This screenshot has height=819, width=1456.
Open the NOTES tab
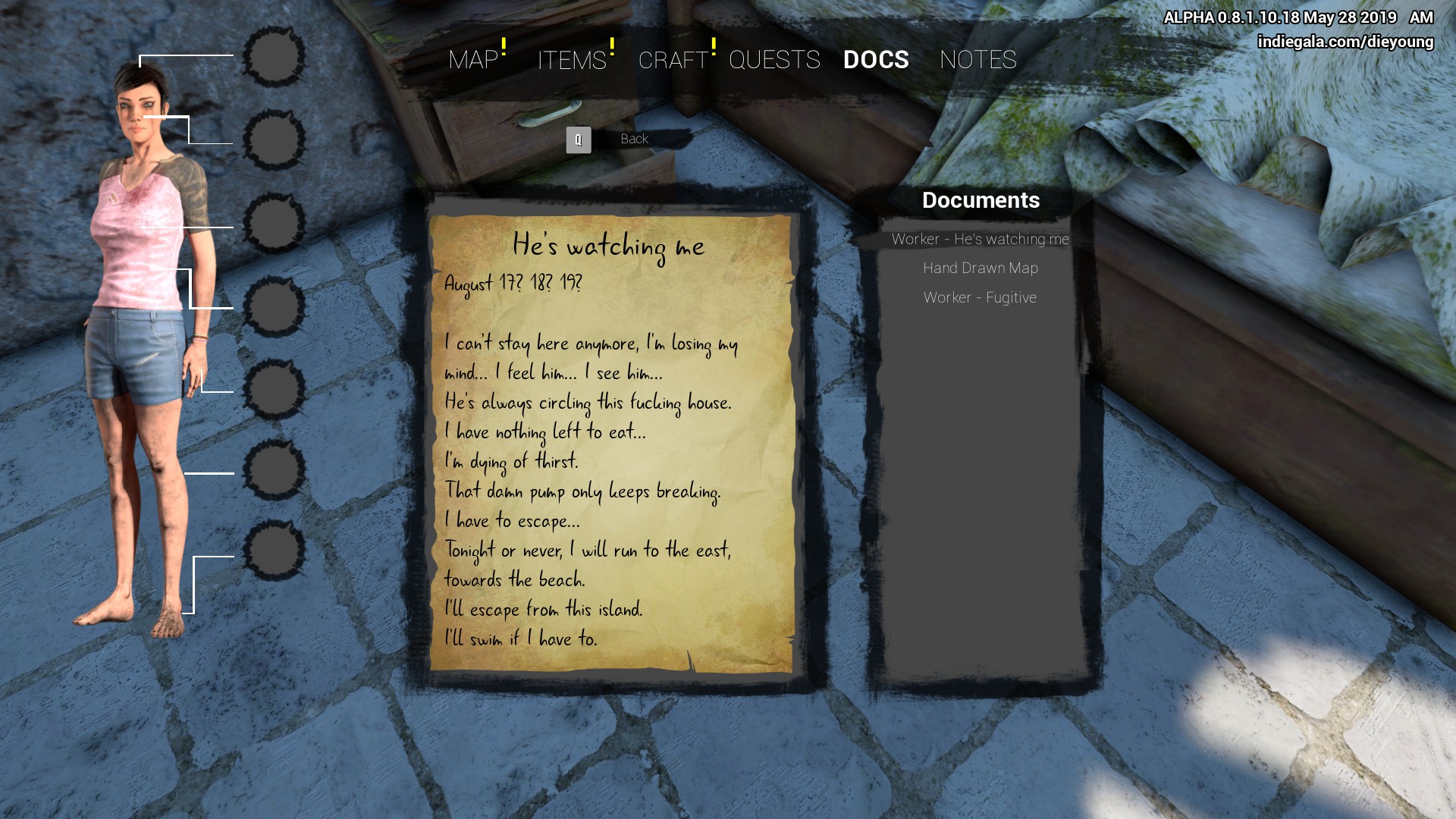coord(977,60)
